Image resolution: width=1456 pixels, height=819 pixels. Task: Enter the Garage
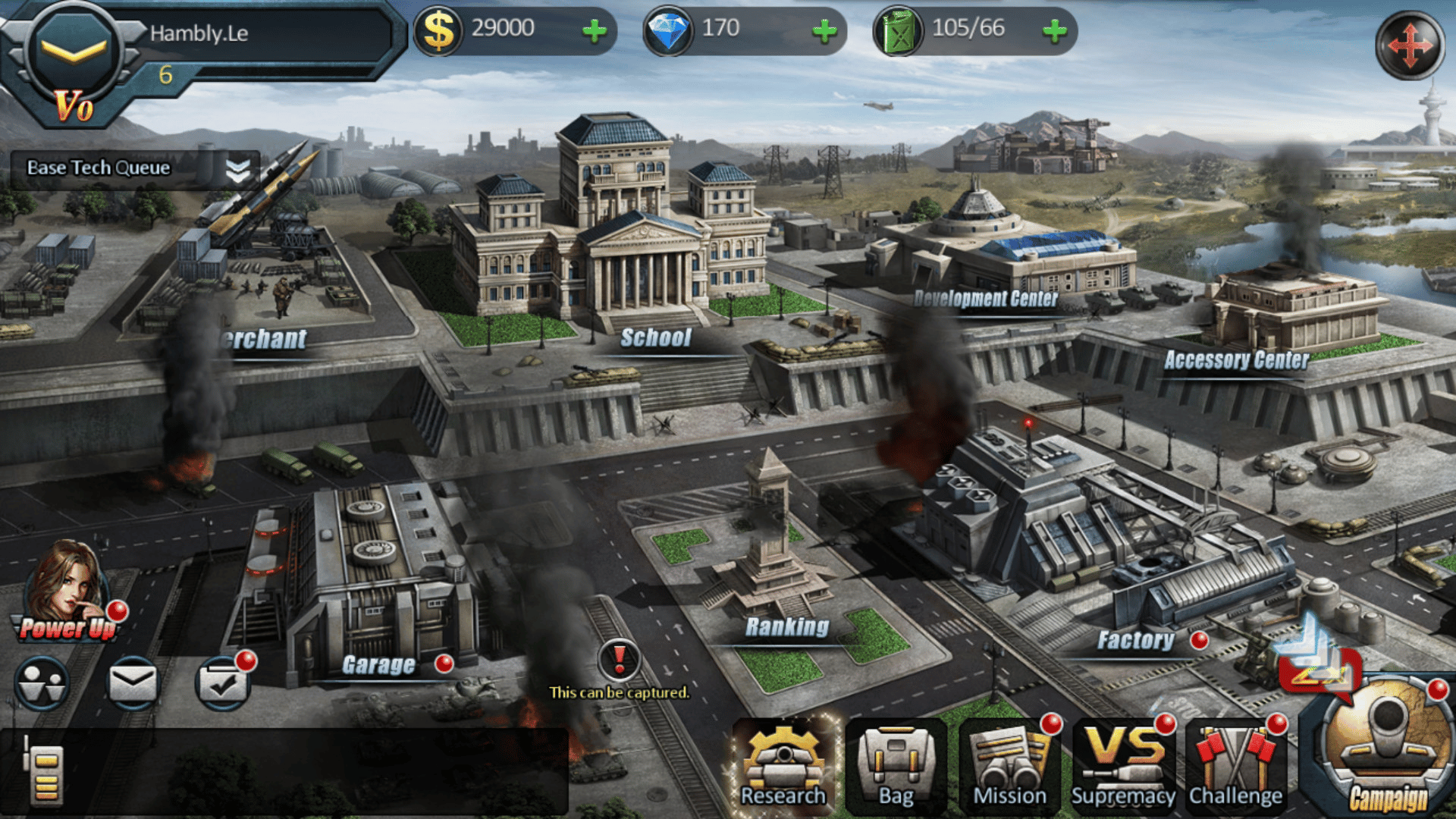point(378,665)
